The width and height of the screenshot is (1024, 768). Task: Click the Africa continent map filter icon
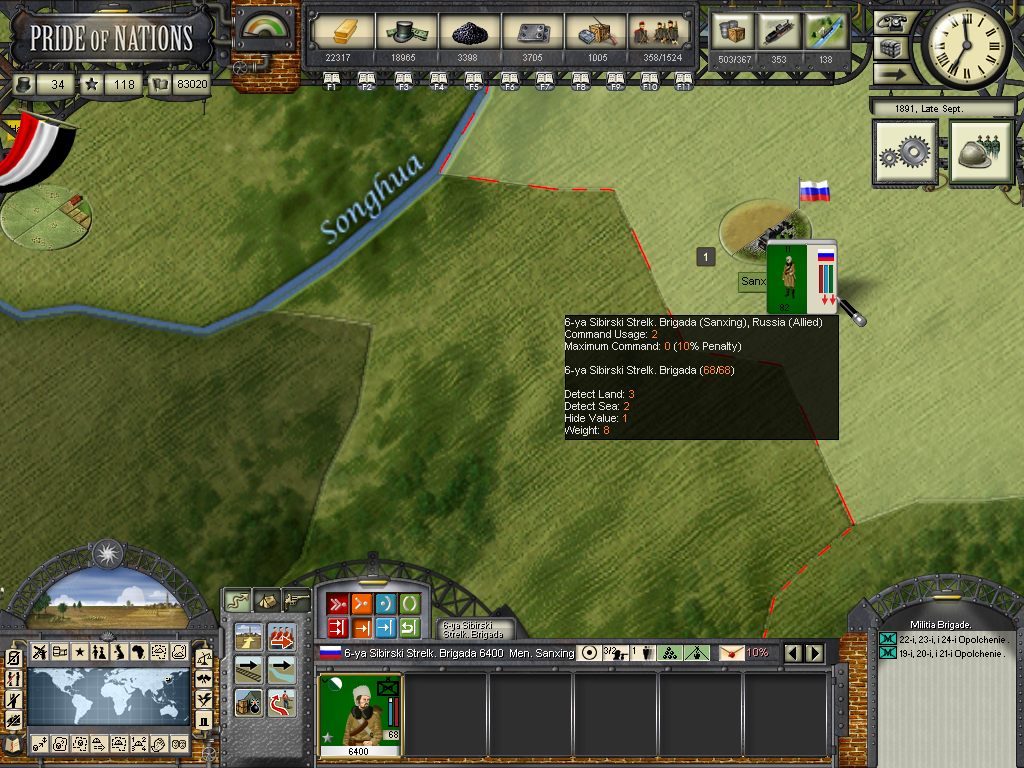click(138, 652)
